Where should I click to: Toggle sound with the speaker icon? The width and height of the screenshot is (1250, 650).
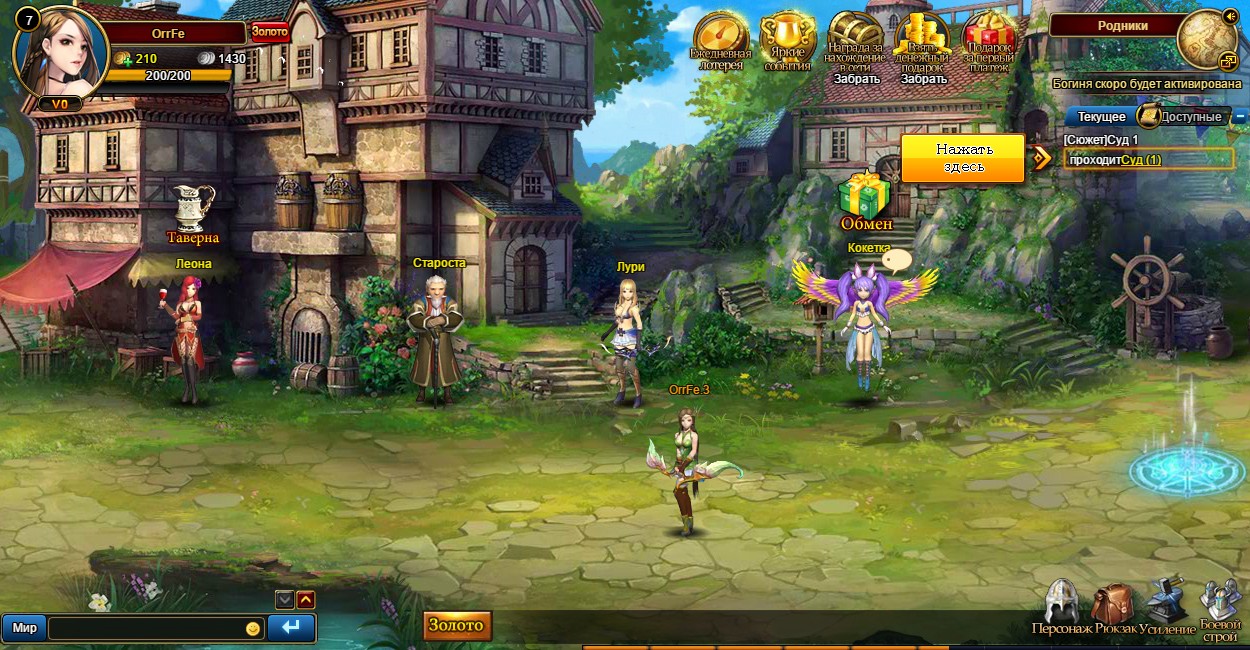(1230, 16)
